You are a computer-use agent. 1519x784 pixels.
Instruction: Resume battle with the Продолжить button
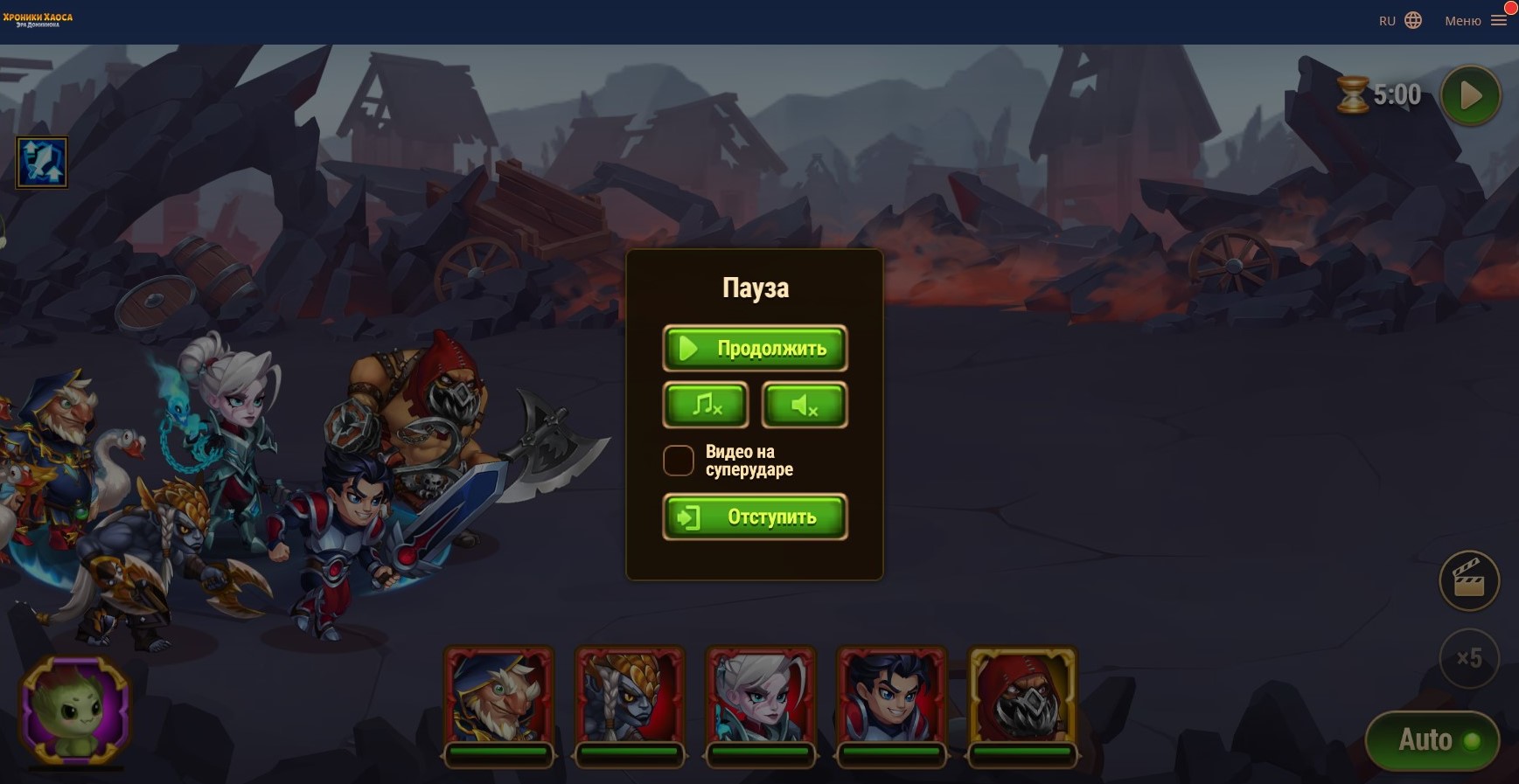point(755,348)
